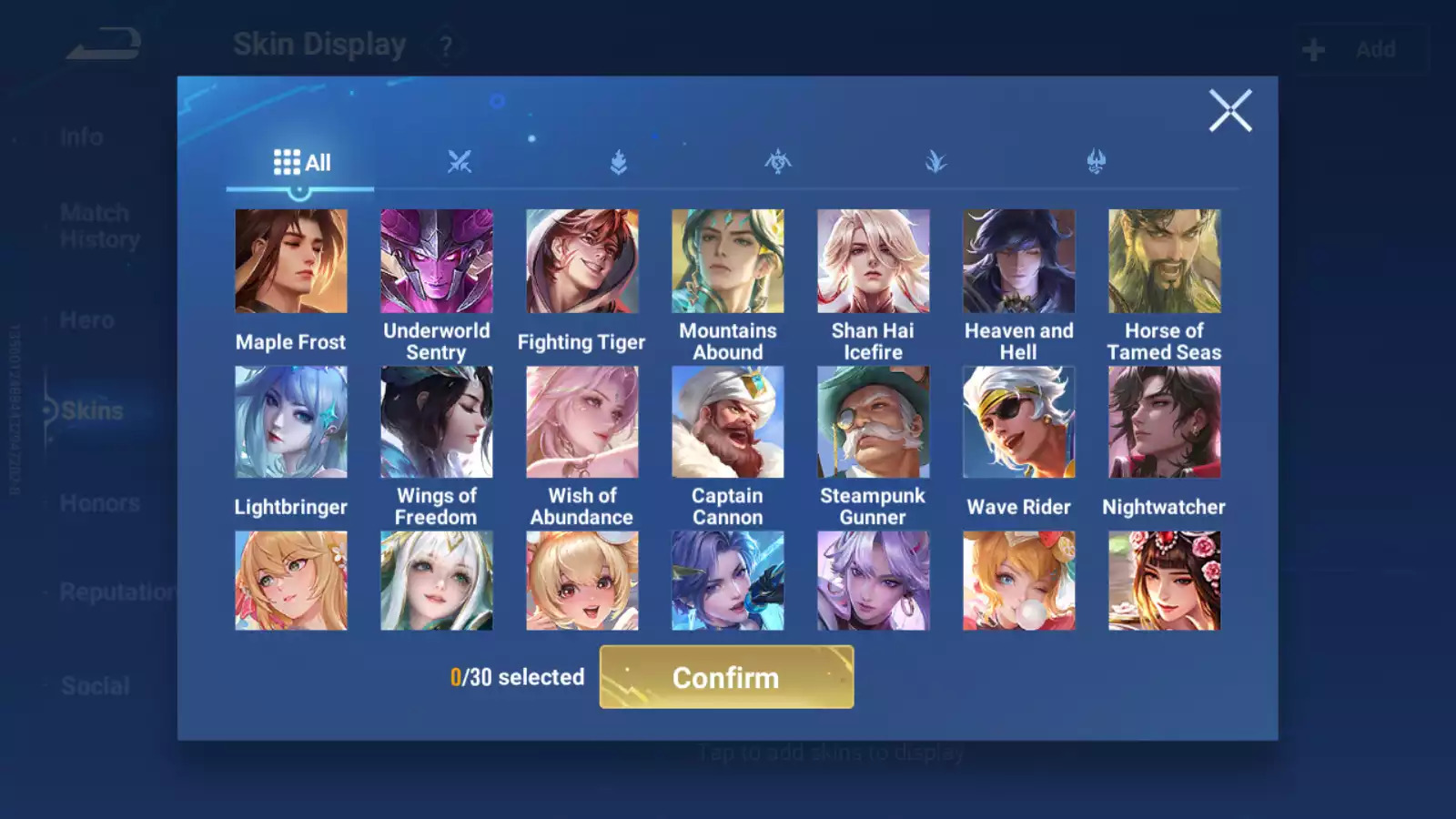The image size is (1456, 819).
Task: Pick the skin with pink flower headdress
Action: (1165, 581)
